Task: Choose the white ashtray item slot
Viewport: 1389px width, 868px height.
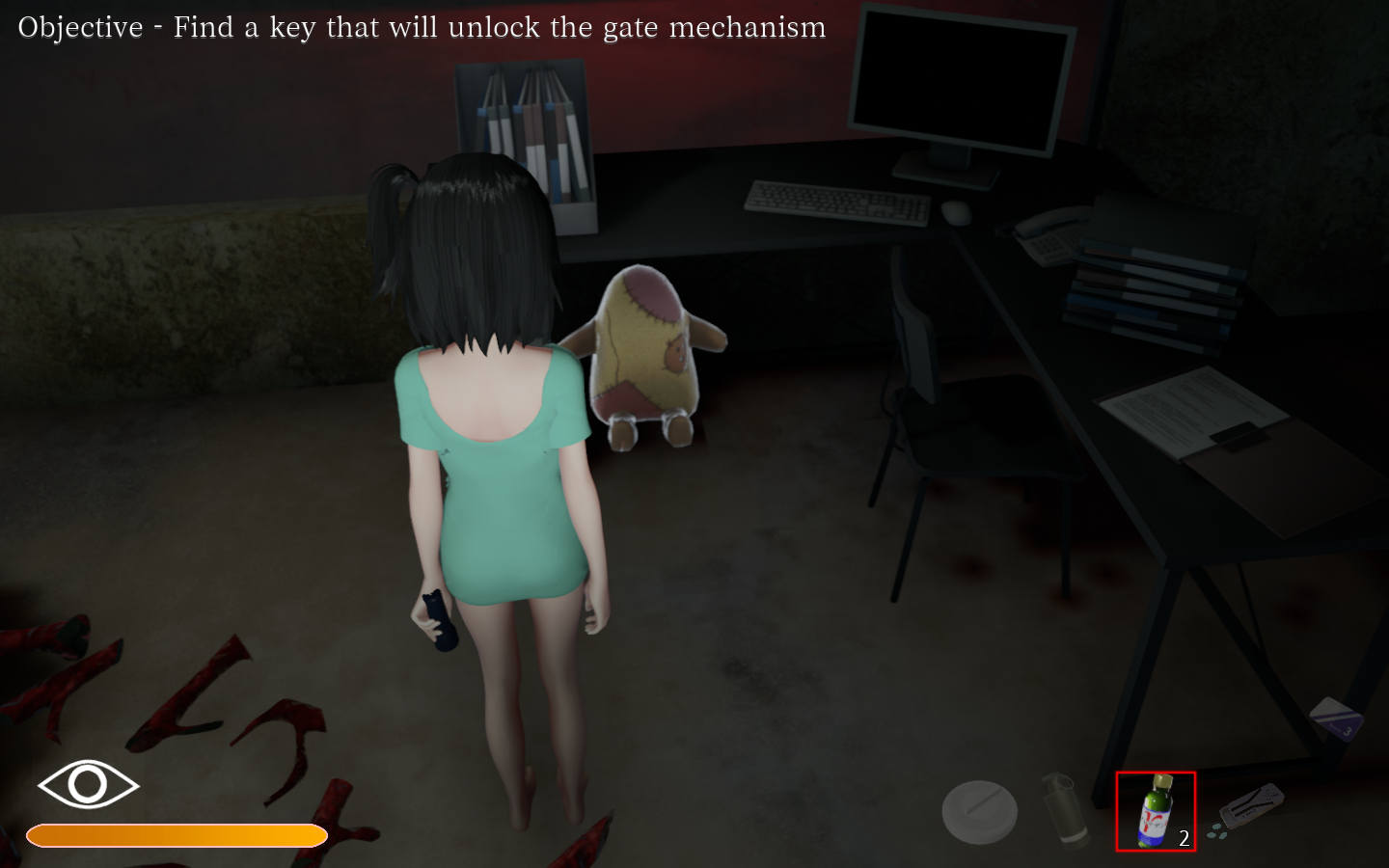Action: click(979, 811)
